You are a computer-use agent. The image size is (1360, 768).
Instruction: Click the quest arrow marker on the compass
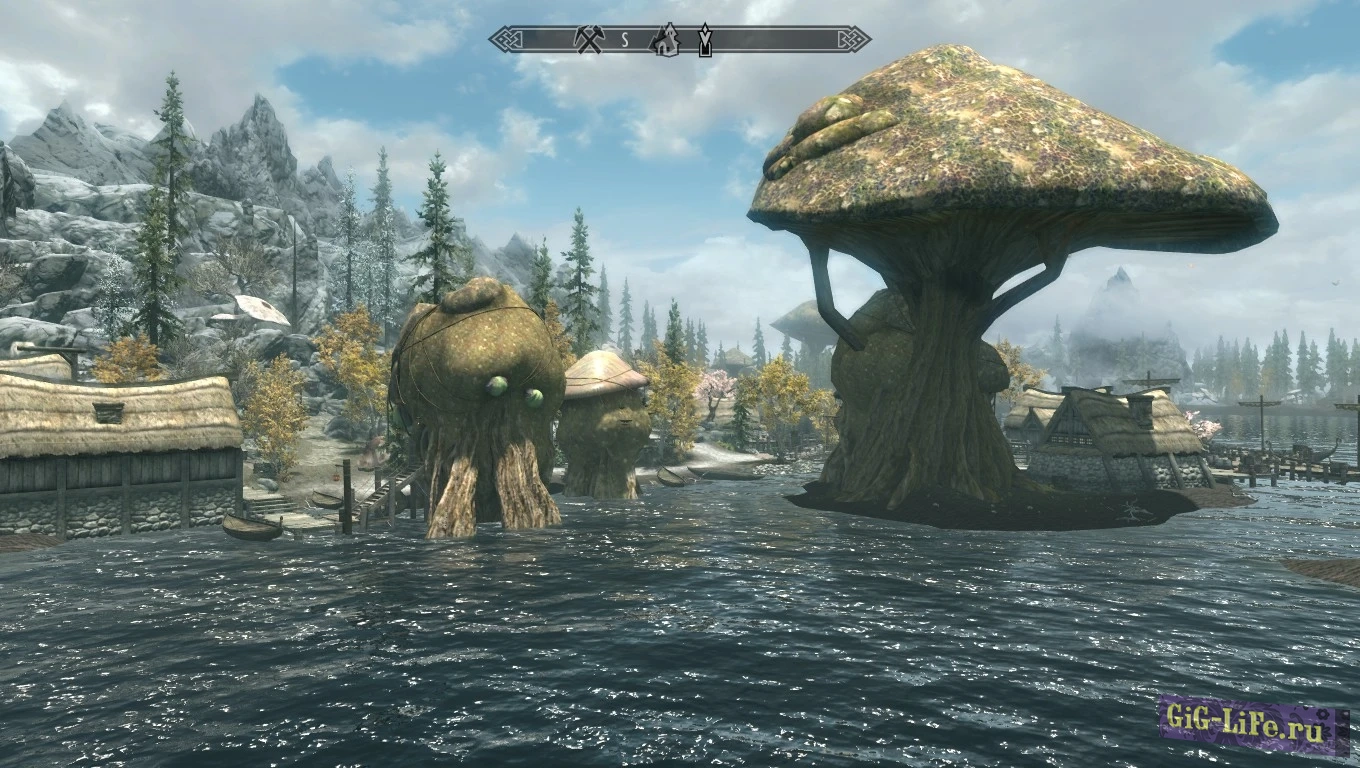[x=705, y=40]
